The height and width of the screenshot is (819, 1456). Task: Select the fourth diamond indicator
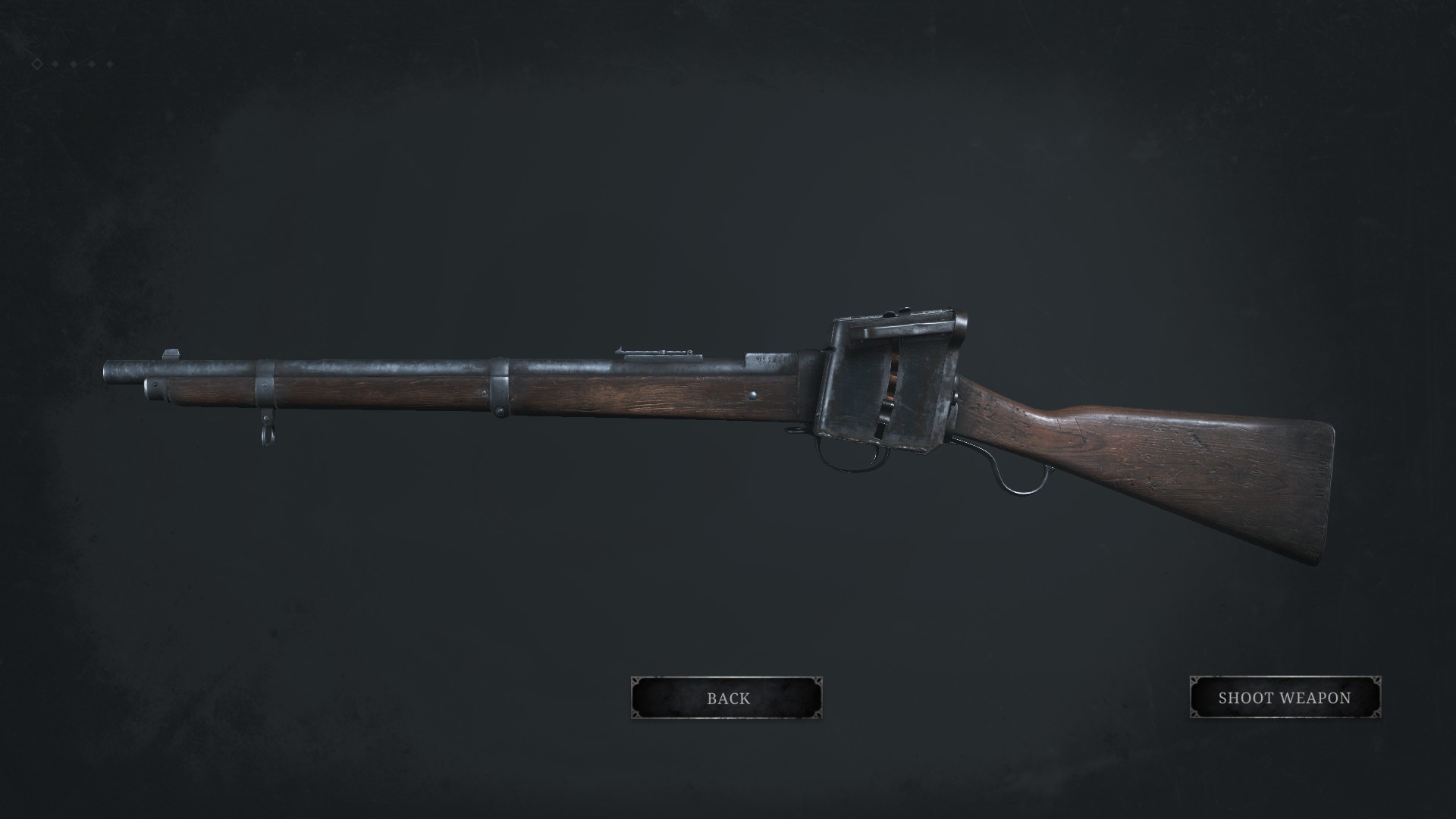tap(92, 64)
